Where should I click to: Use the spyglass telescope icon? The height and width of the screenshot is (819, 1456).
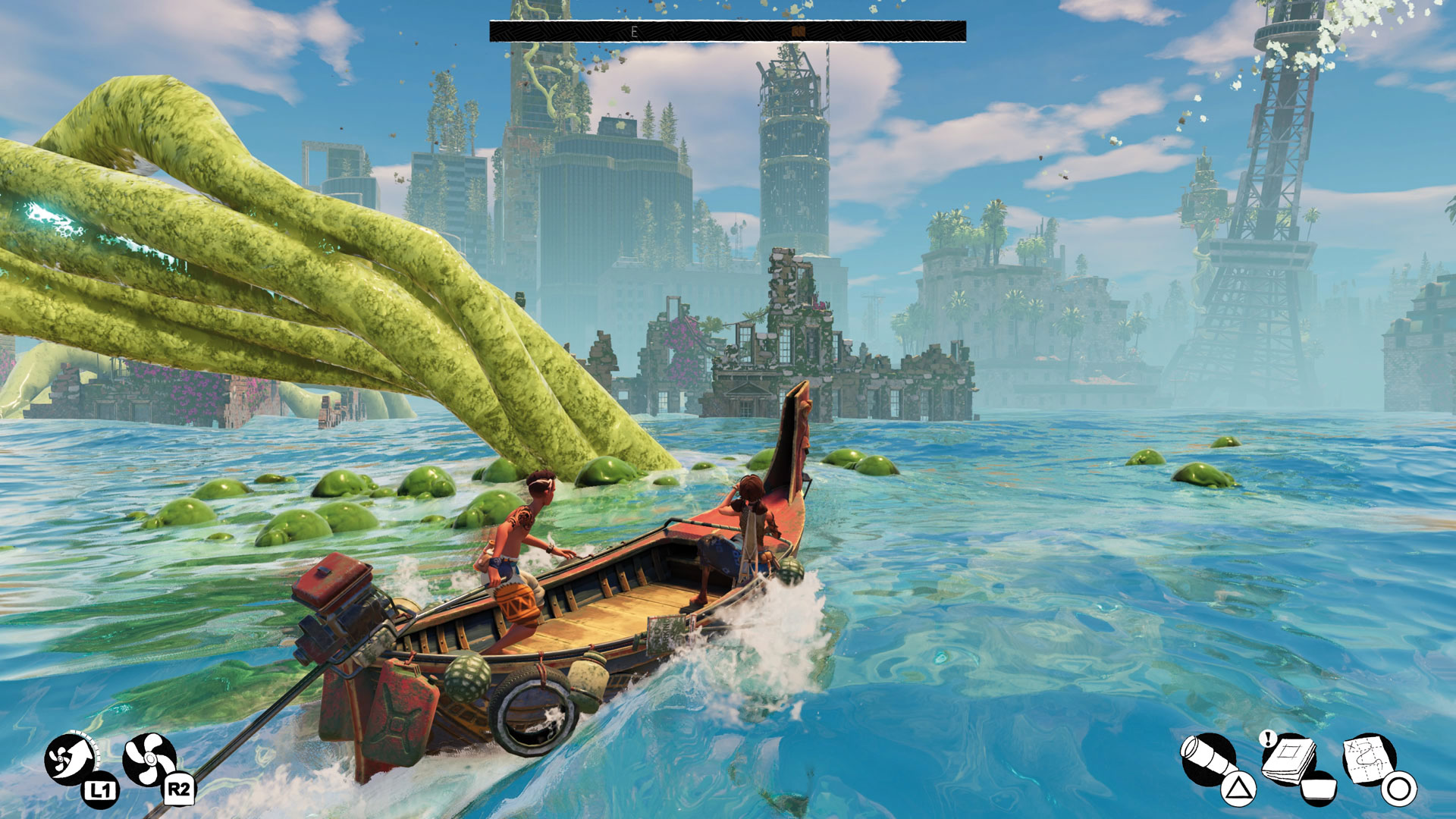click(x=1208, y=759)
